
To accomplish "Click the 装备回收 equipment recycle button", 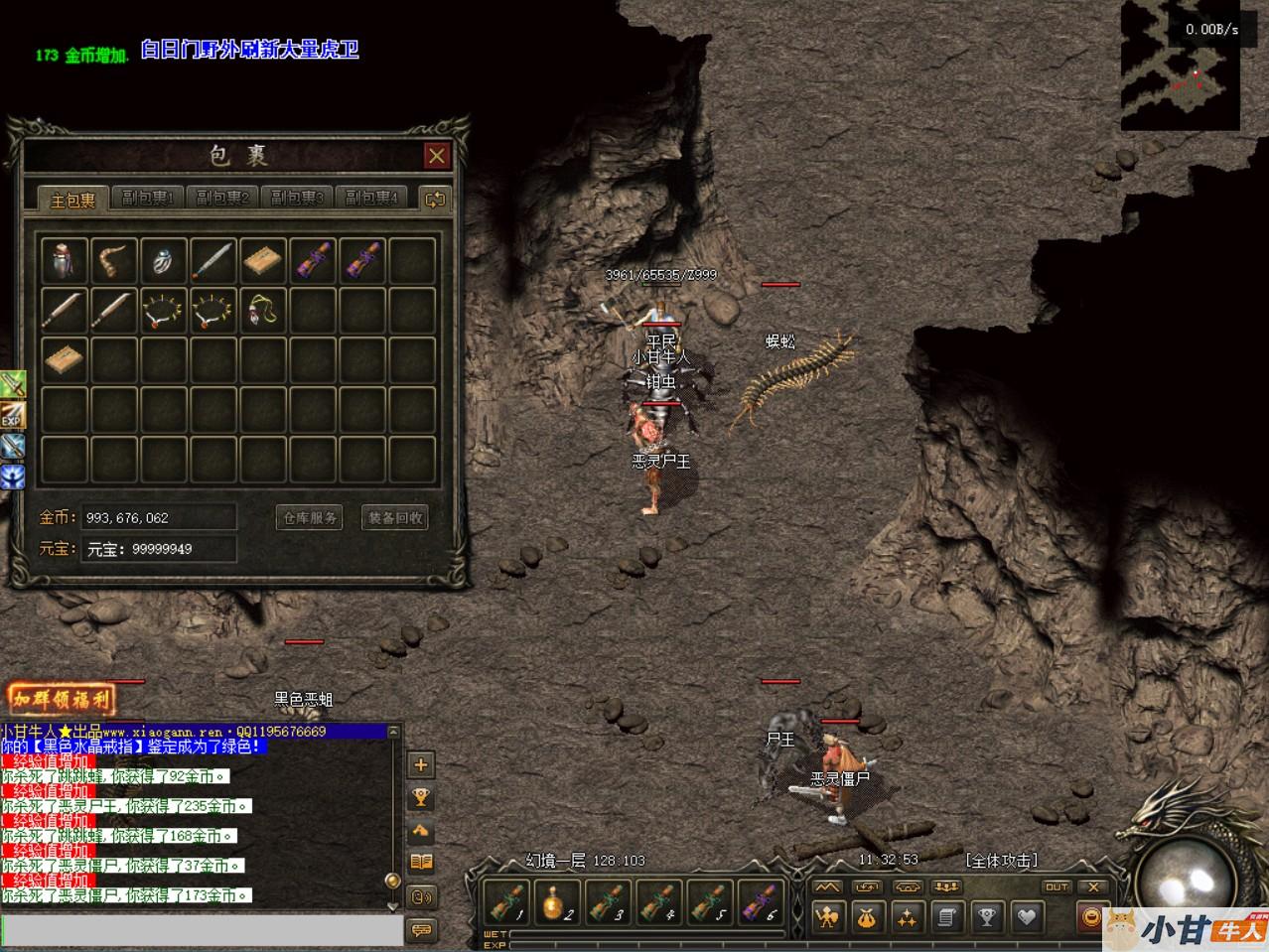I will click(x=395, y=518).
